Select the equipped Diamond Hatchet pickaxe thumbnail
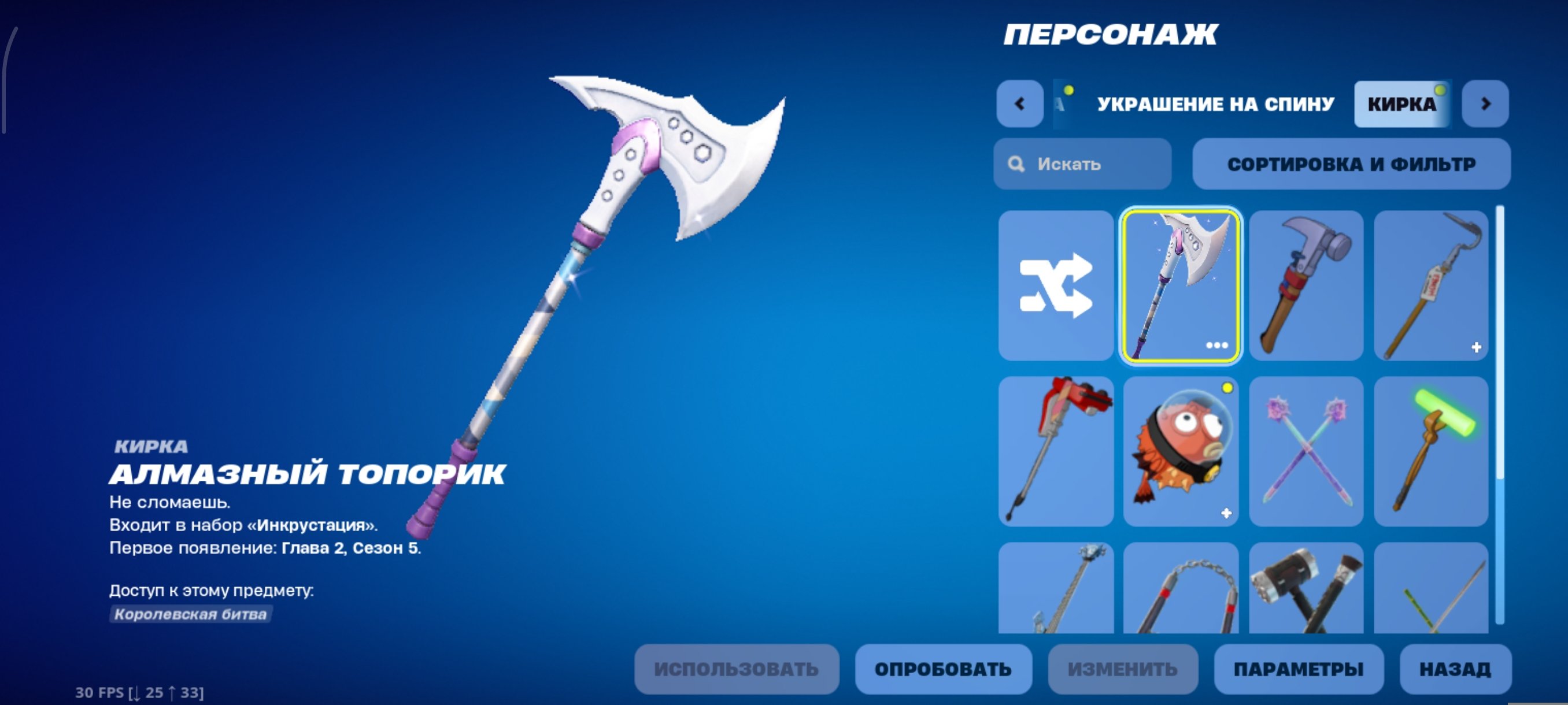1568x705 pixels. click(x=1181, y=287)
